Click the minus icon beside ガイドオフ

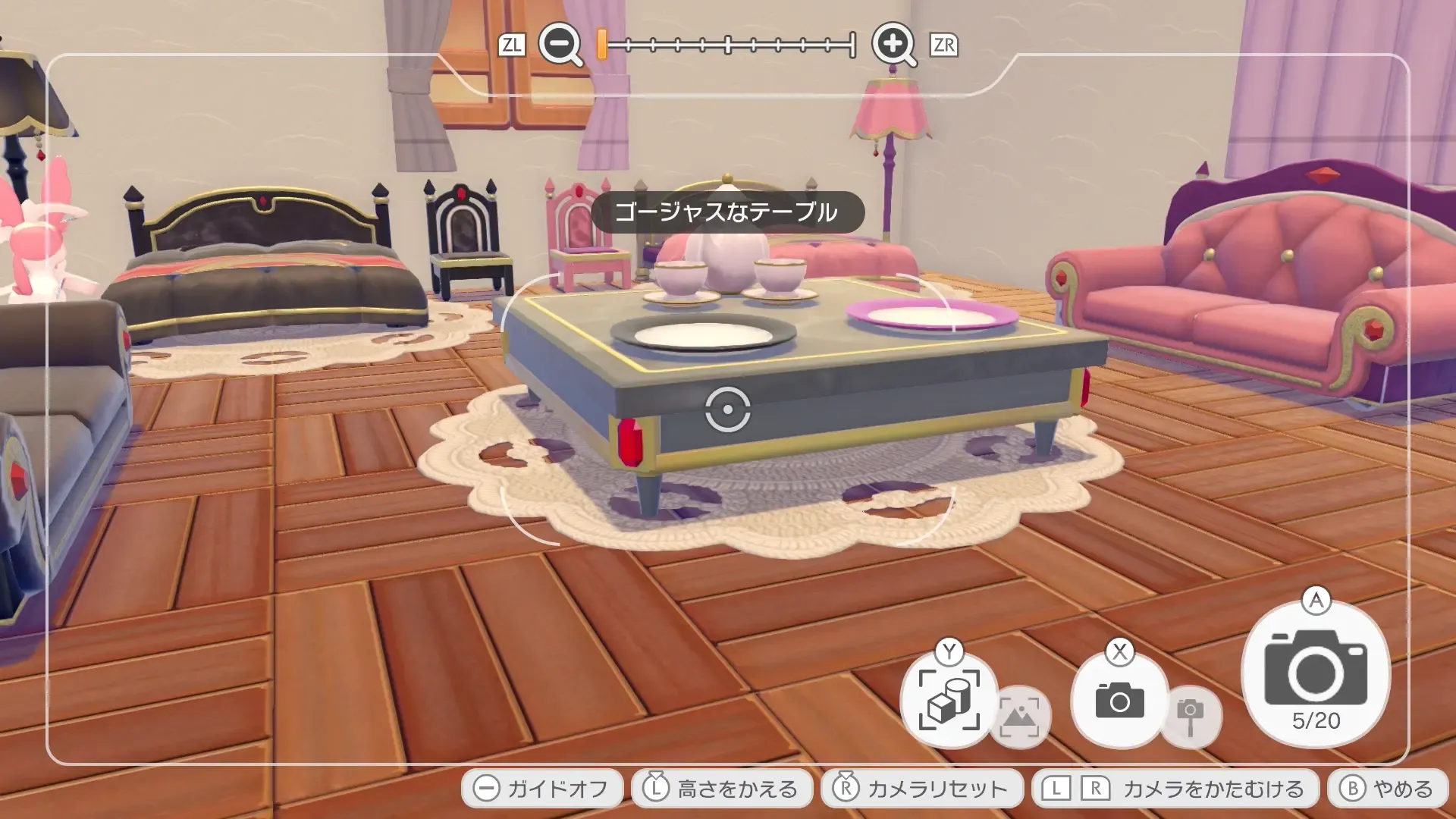[486, 788]
